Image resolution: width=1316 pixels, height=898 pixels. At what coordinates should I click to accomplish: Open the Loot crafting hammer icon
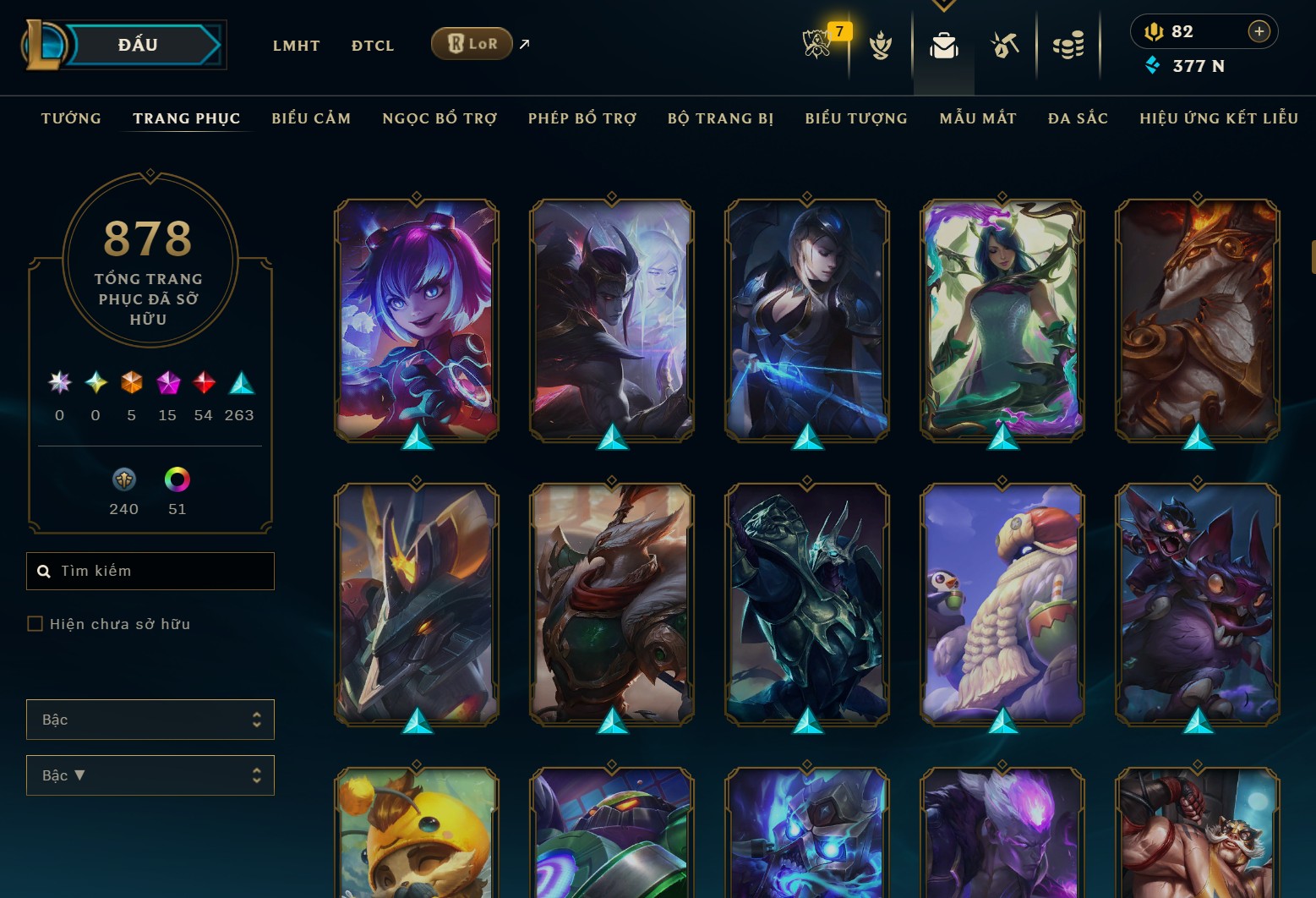[x=1006, y=47]
